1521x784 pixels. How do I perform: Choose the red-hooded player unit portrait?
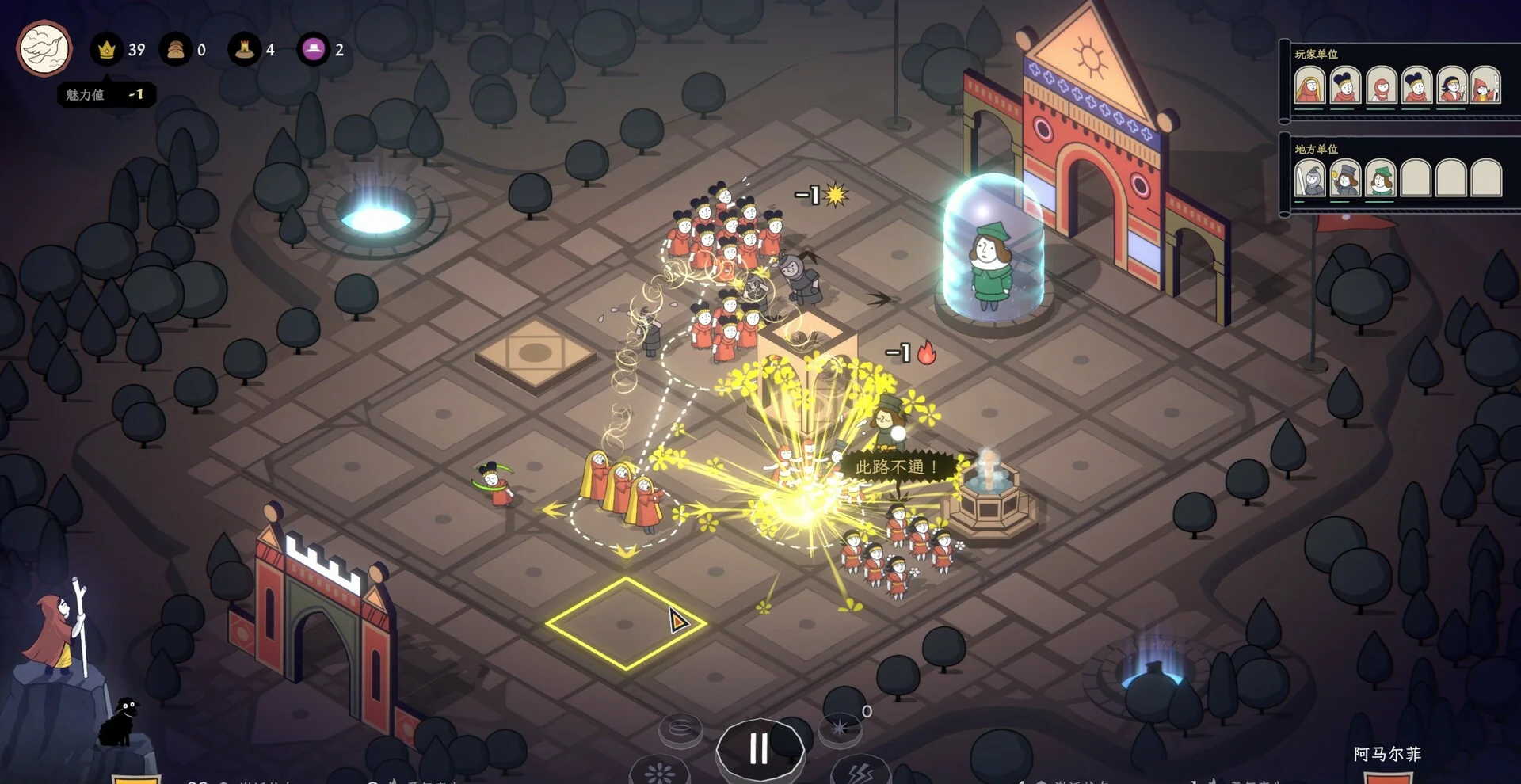click(x=1381, y=86)
